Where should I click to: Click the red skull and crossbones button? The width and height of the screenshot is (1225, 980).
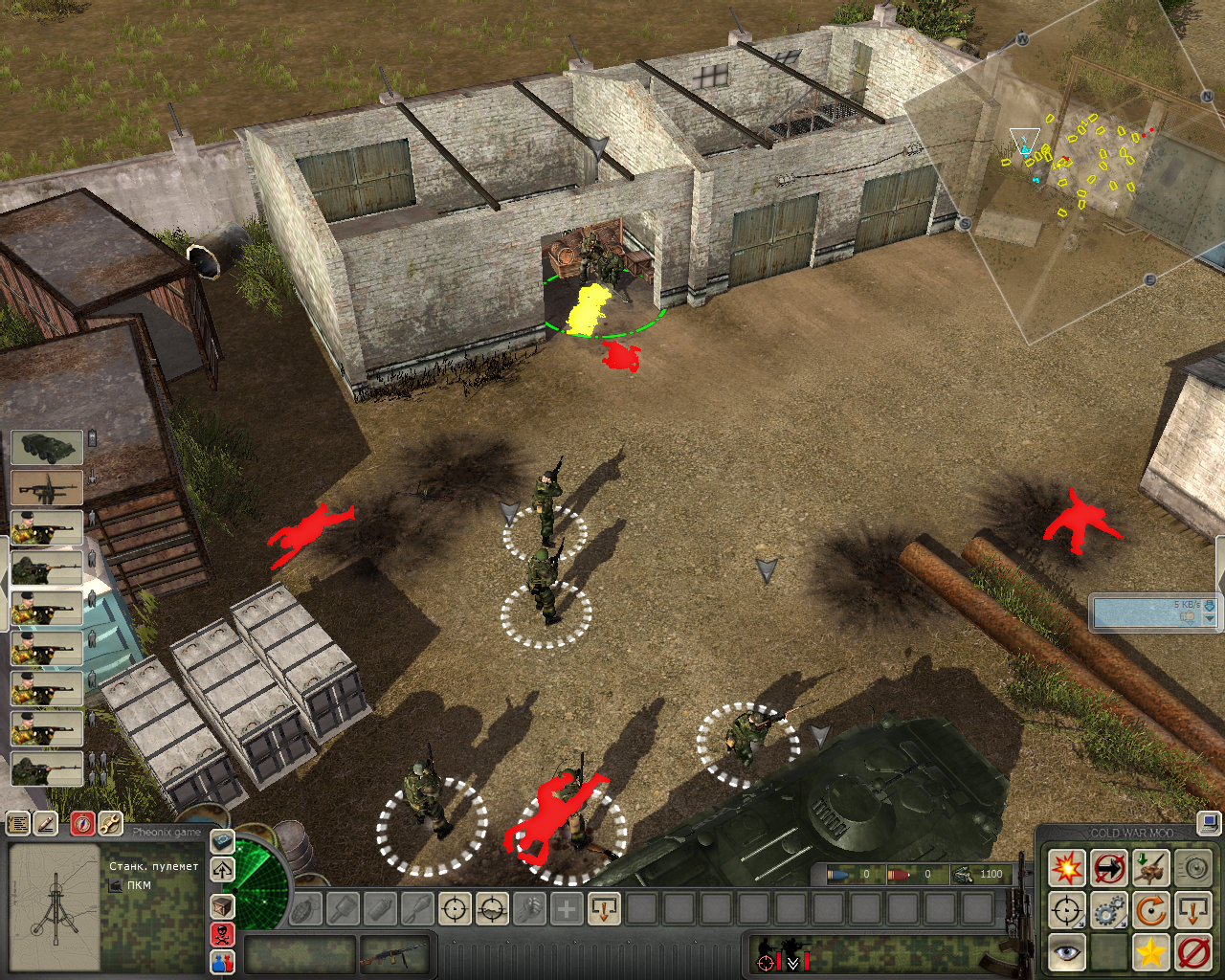pos(222,934)
